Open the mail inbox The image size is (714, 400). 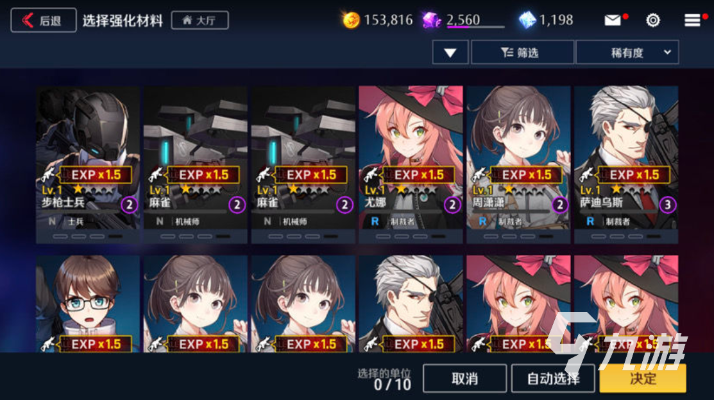click(x=613, y=20)
